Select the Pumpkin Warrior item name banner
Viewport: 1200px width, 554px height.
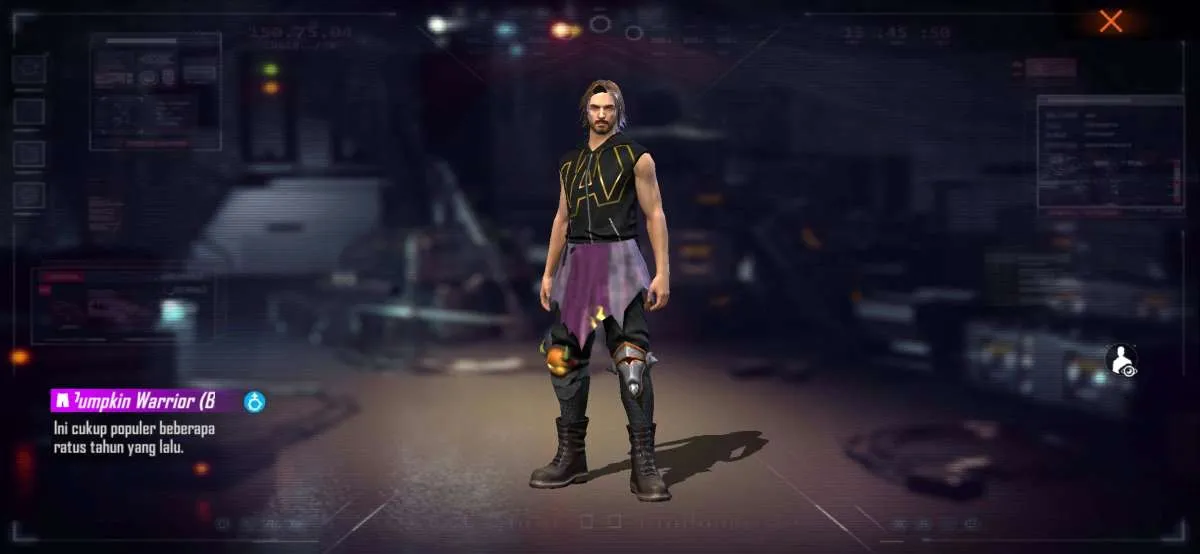(x=143, y=402)
